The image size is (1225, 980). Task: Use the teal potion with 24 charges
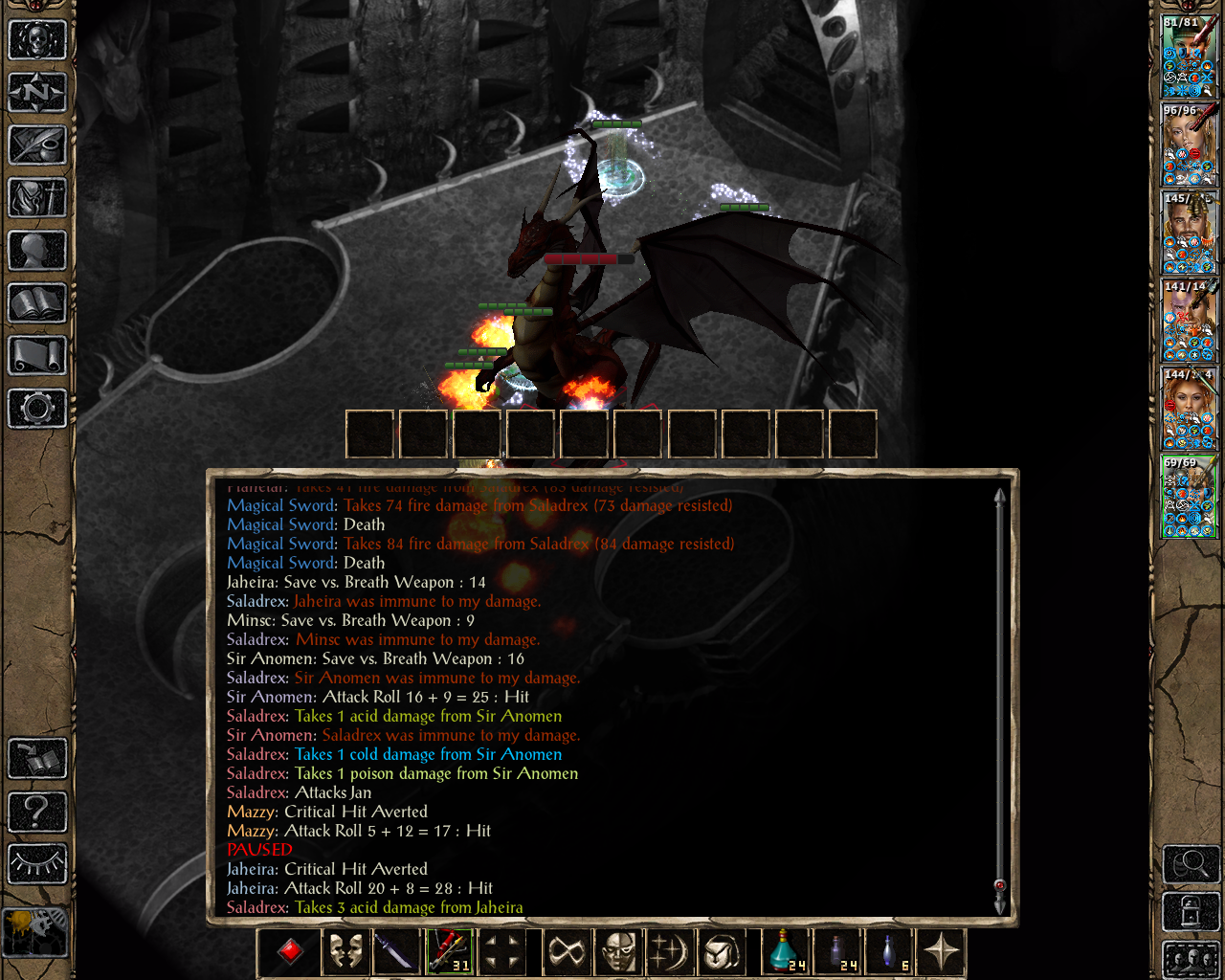tap(787, 951)
